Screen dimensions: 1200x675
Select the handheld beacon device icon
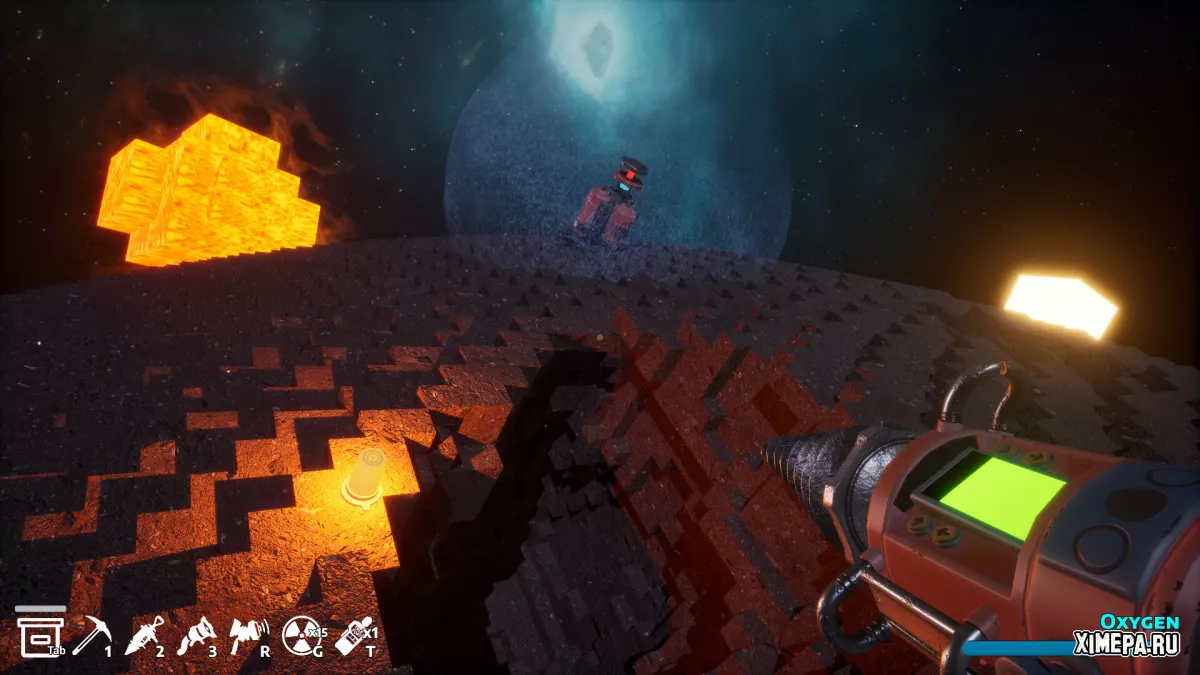pos(353,636)
